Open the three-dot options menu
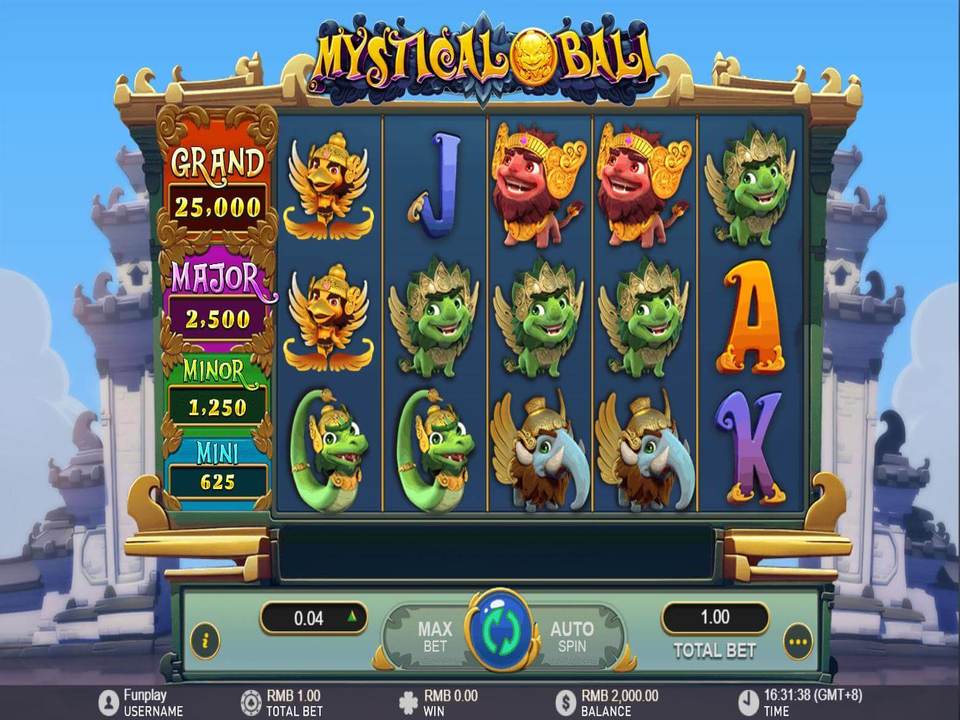The height and width of the screenshot is (720, 960). click(797, 640)
